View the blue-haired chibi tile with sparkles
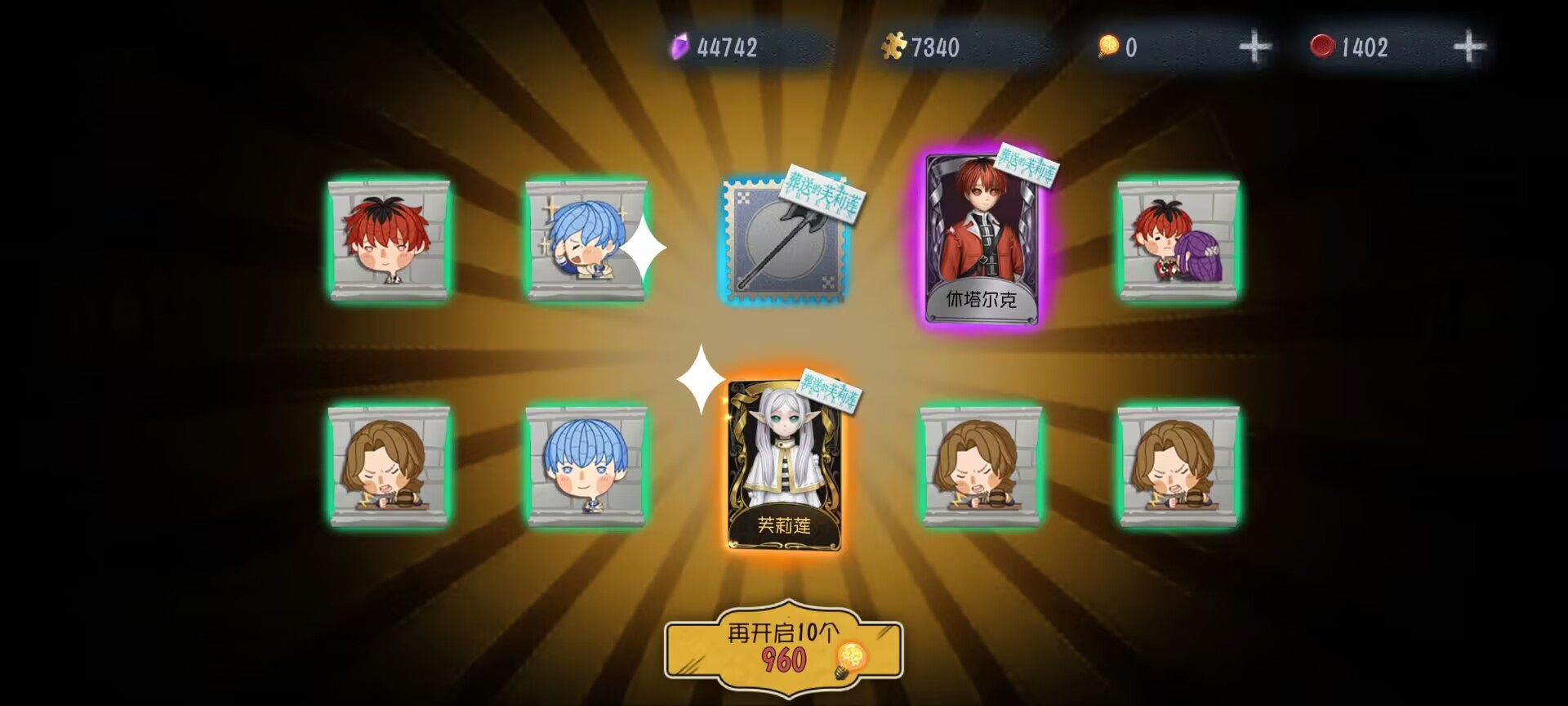This screenshot has height=706, width=1568. pyautogui.click(x=586, y=240)
